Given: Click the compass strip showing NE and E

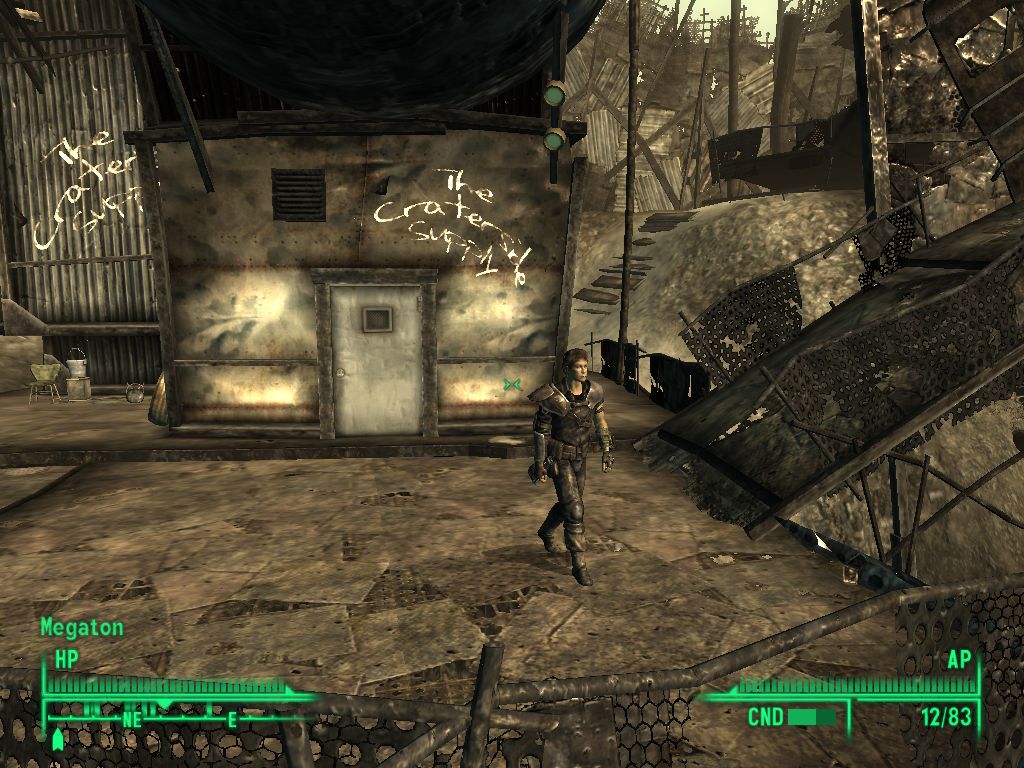Looking at the screenshot, I should (x=175, y=715).
